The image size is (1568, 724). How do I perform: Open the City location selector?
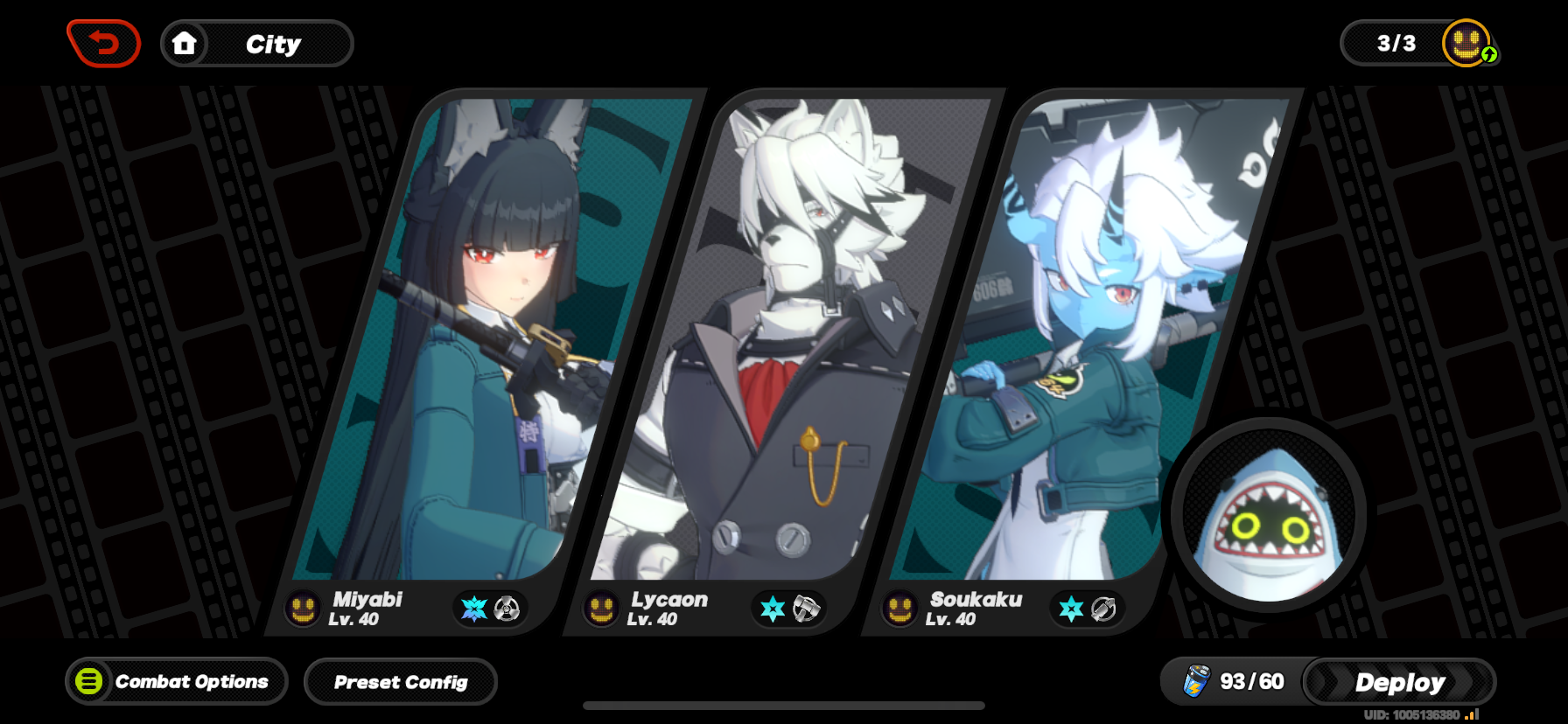click(x=274, y=44)
